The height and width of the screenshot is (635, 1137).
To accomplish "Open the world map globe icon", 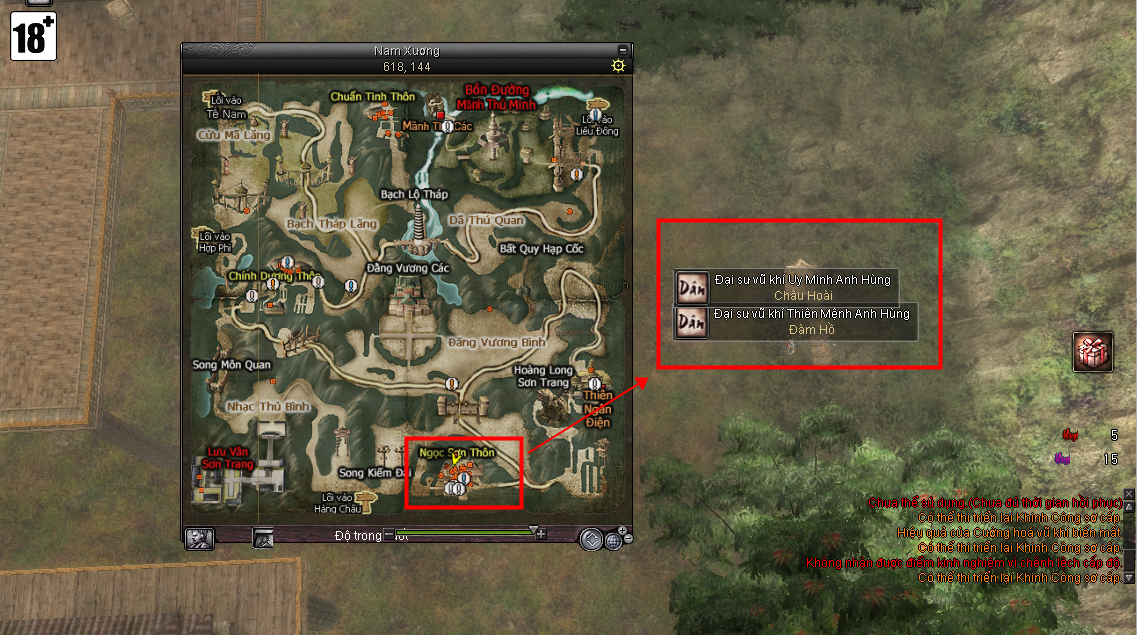I will [x=613, y=540].
